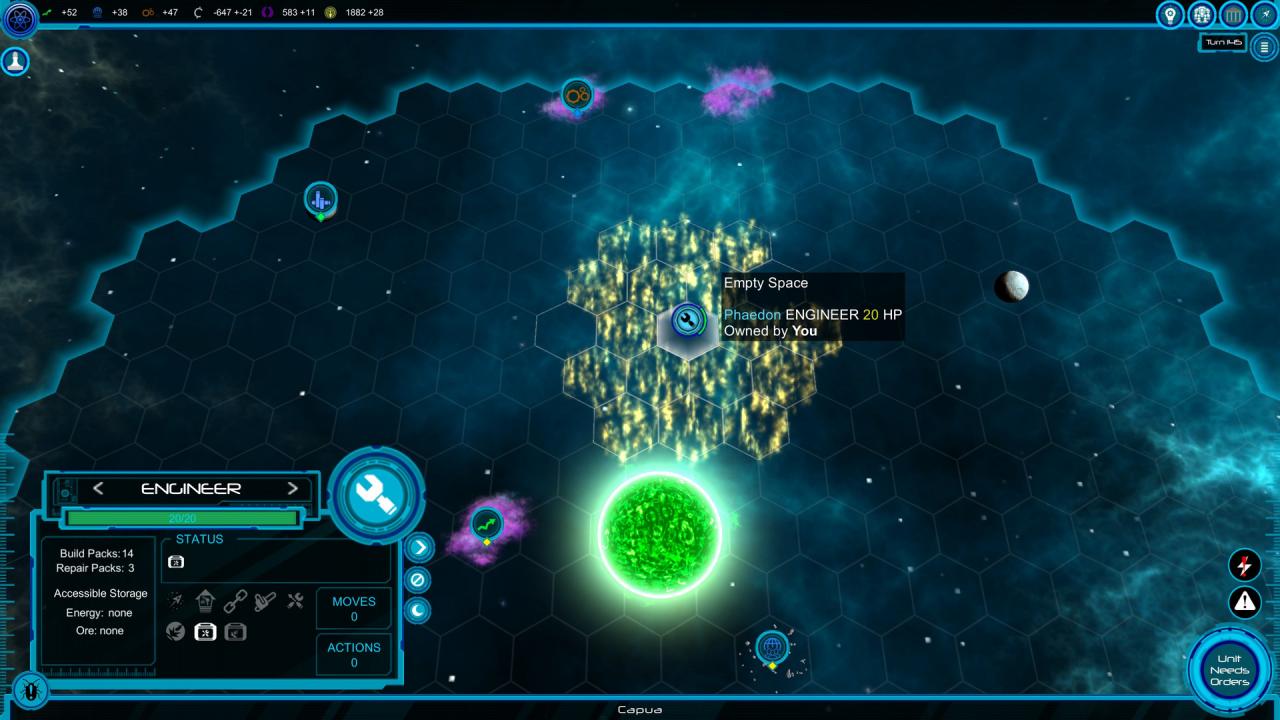Click the chevron skip-unit button
1280x720 pixels.
click(419, 547)
